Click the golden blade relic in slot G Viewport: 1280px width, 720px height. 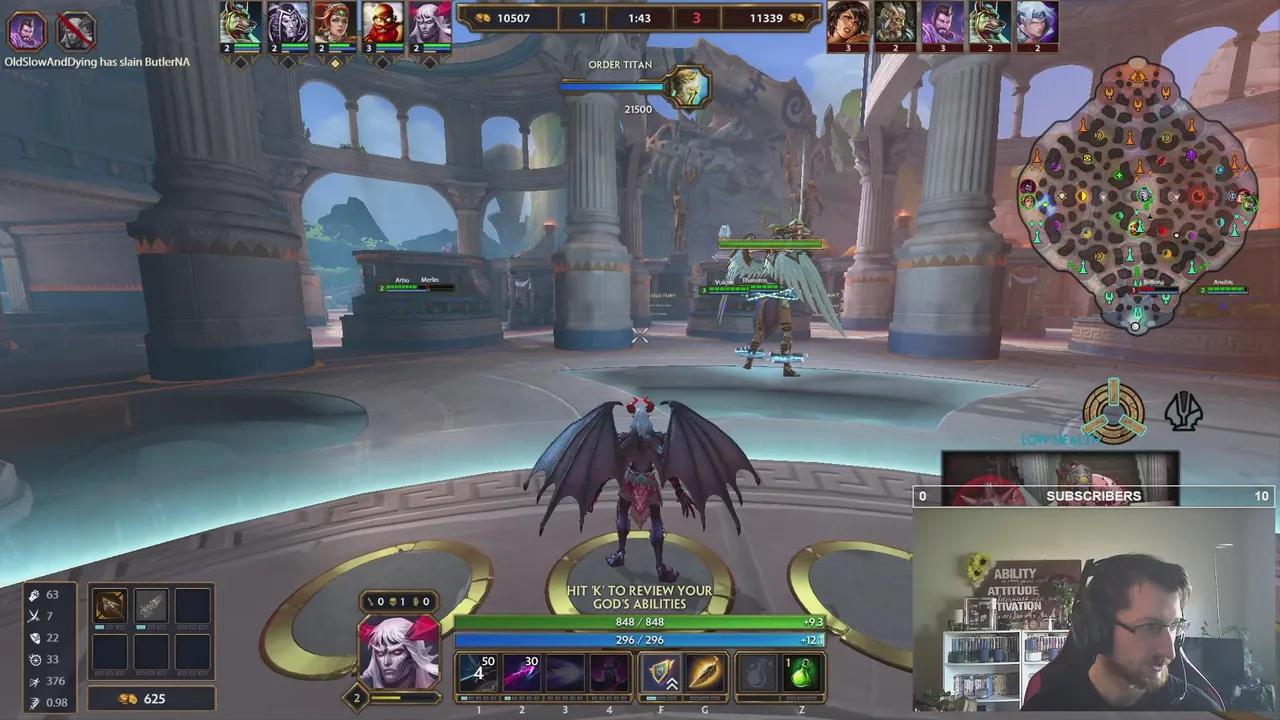pyautogui.click(x=703, y=672)
